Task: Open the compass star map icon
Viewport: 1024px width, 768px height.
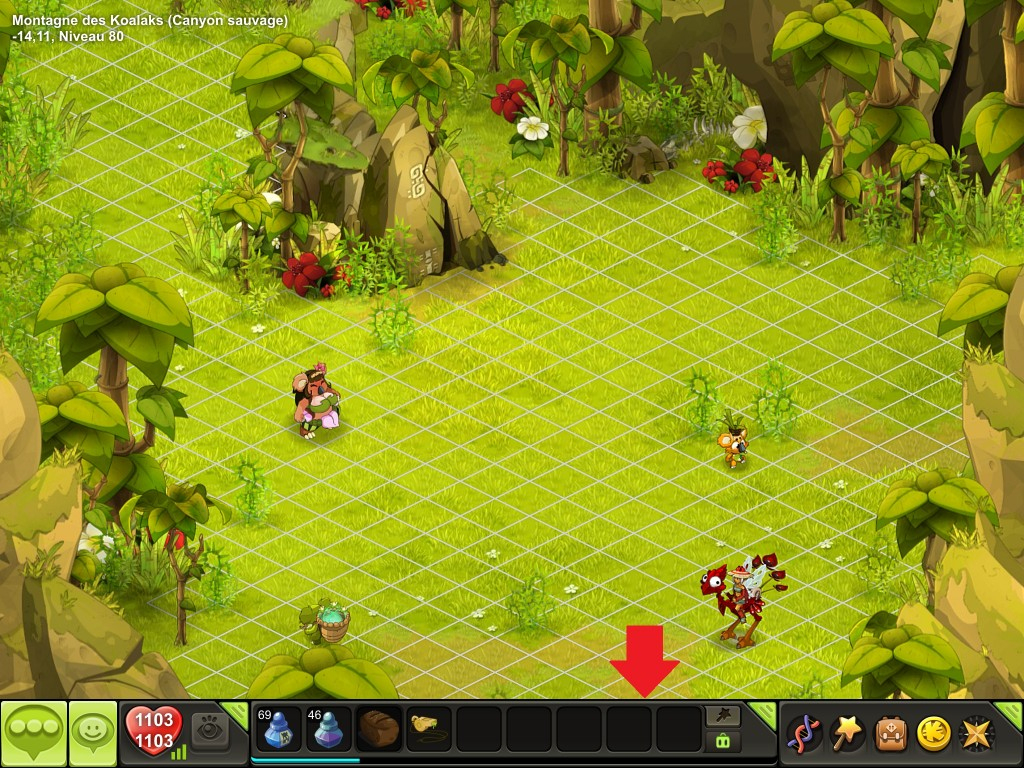Action: pyautogui.click(x=975, y=734)
